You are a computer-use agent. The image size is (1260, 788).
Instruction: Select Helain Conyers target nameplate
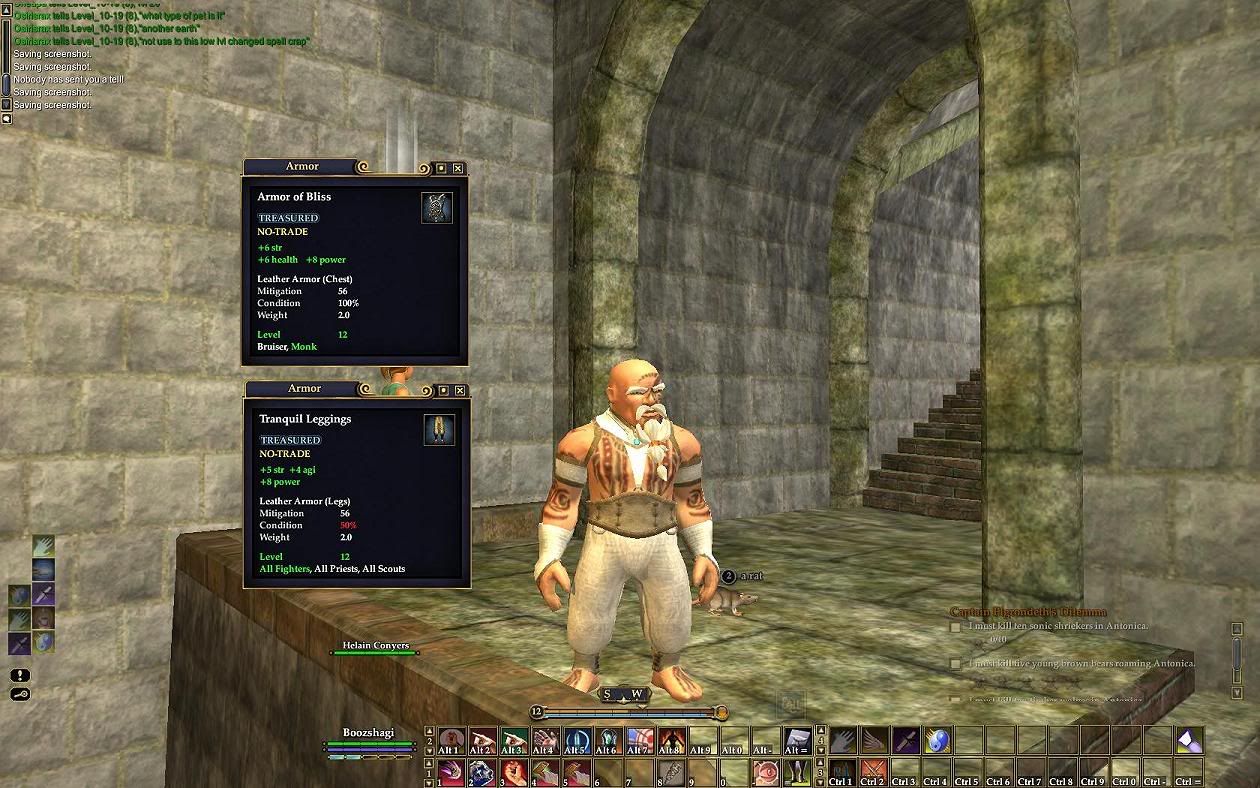[x=376, y=646]
